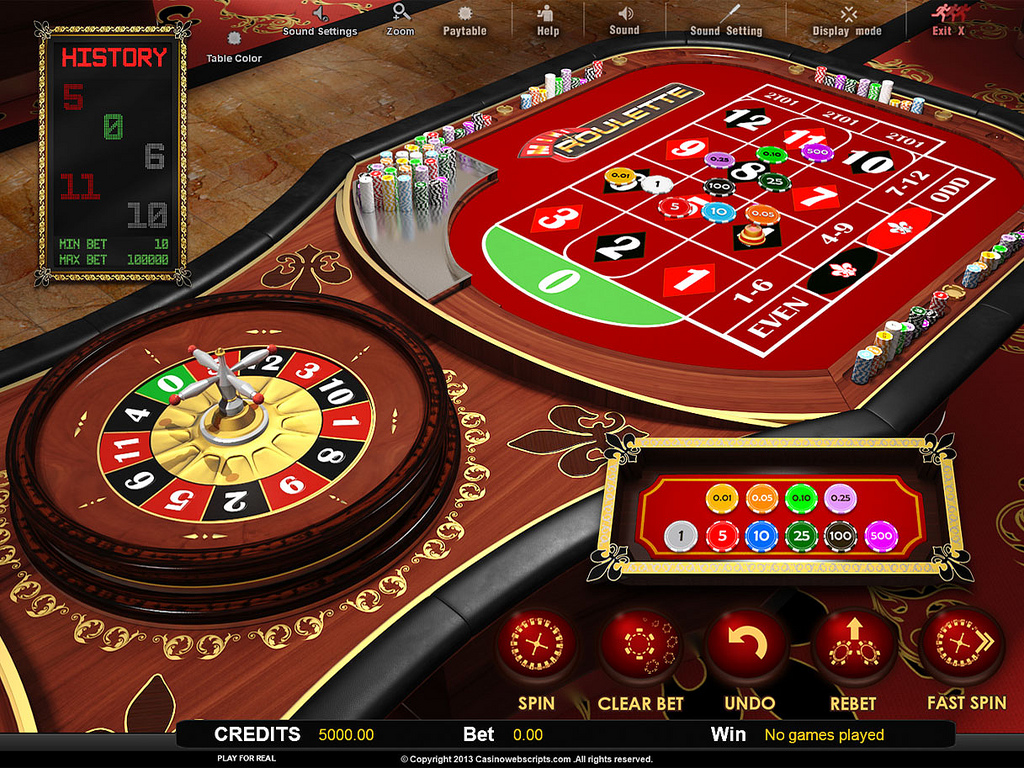Start a Fast Spin

pyautogui.click(x=960, y=646)
